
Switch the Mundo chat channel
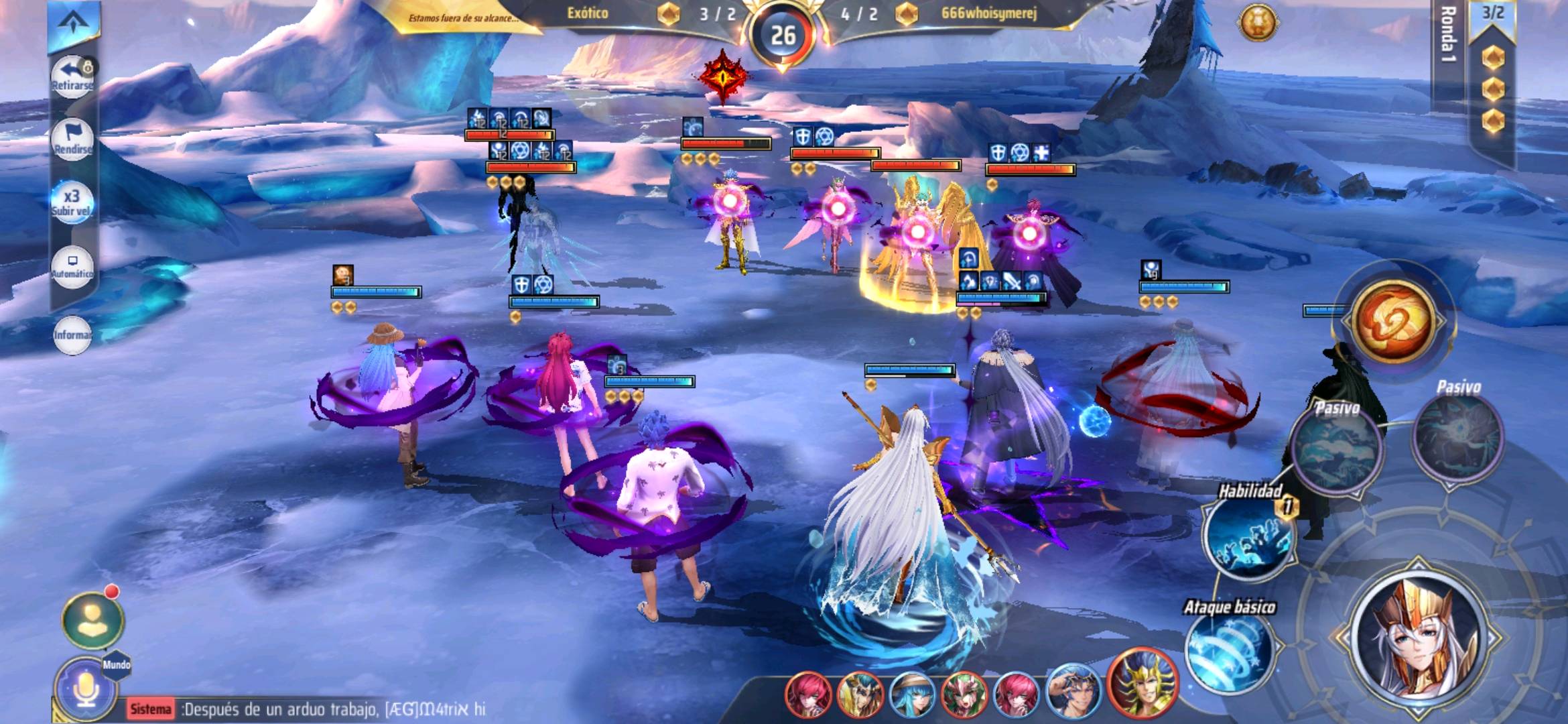coord(117,665)
